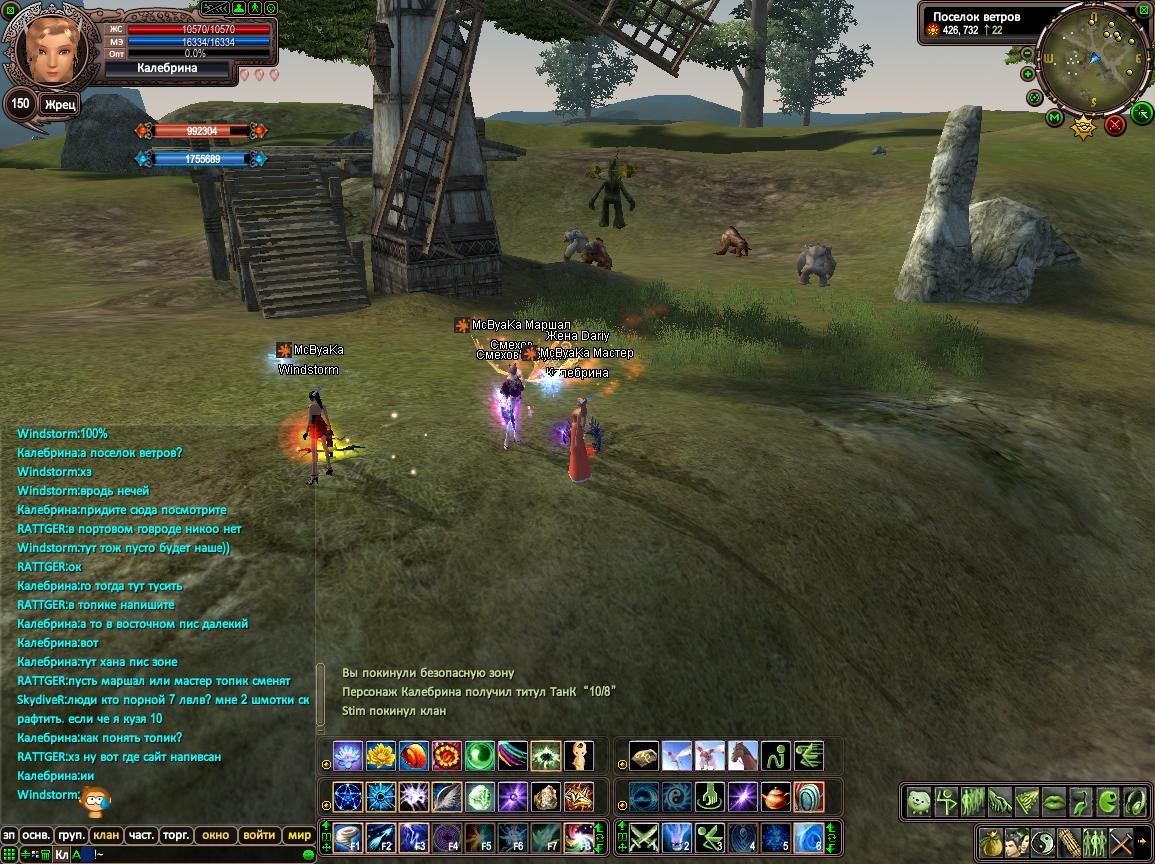The height and width of the screenshot is (864, 1155).
Task: Click the войти chat button
Action: click(258, 835)
